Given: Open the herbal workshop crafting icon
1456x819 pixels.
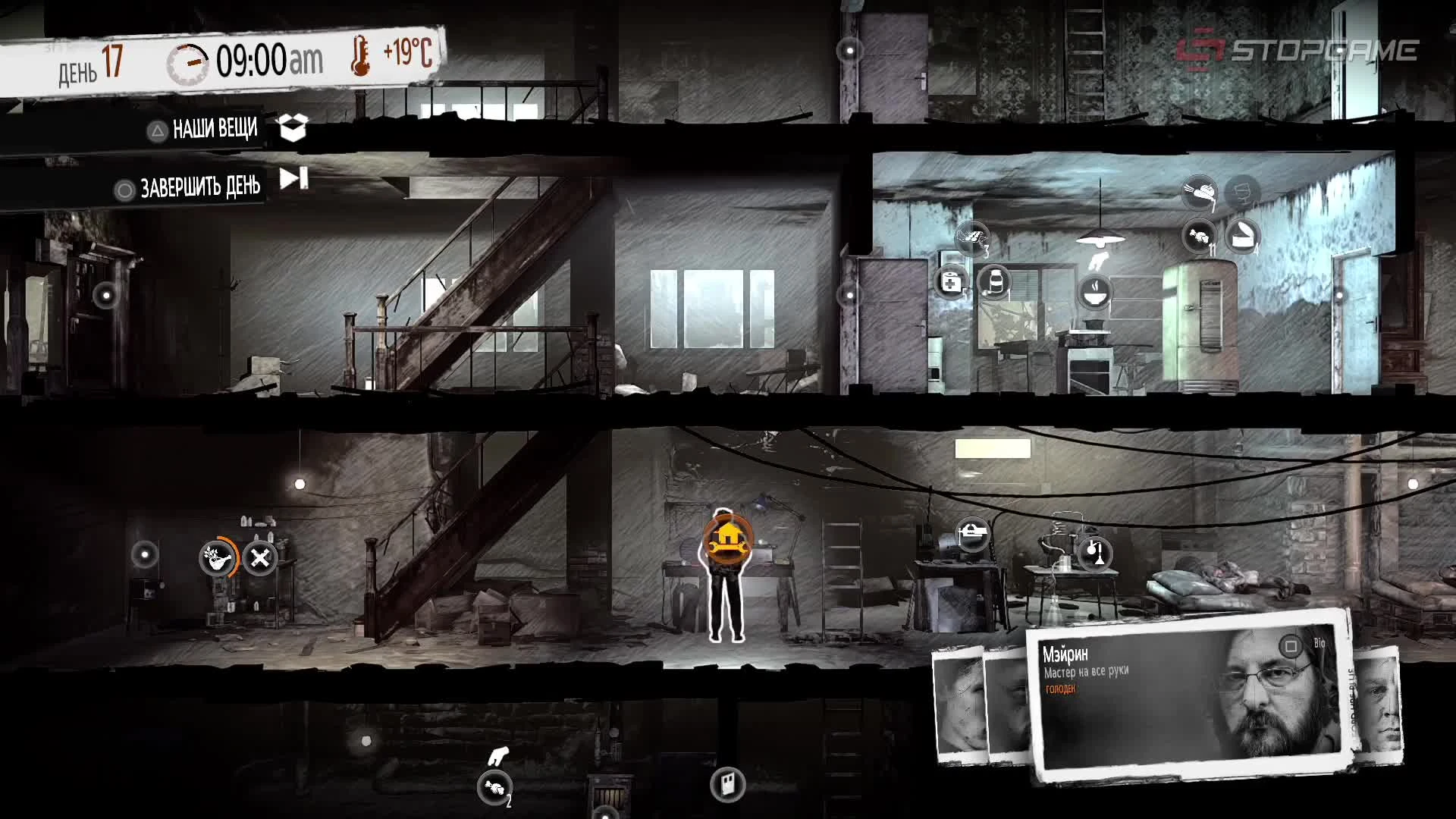Looking at the screenshot, I should point(216,556).
